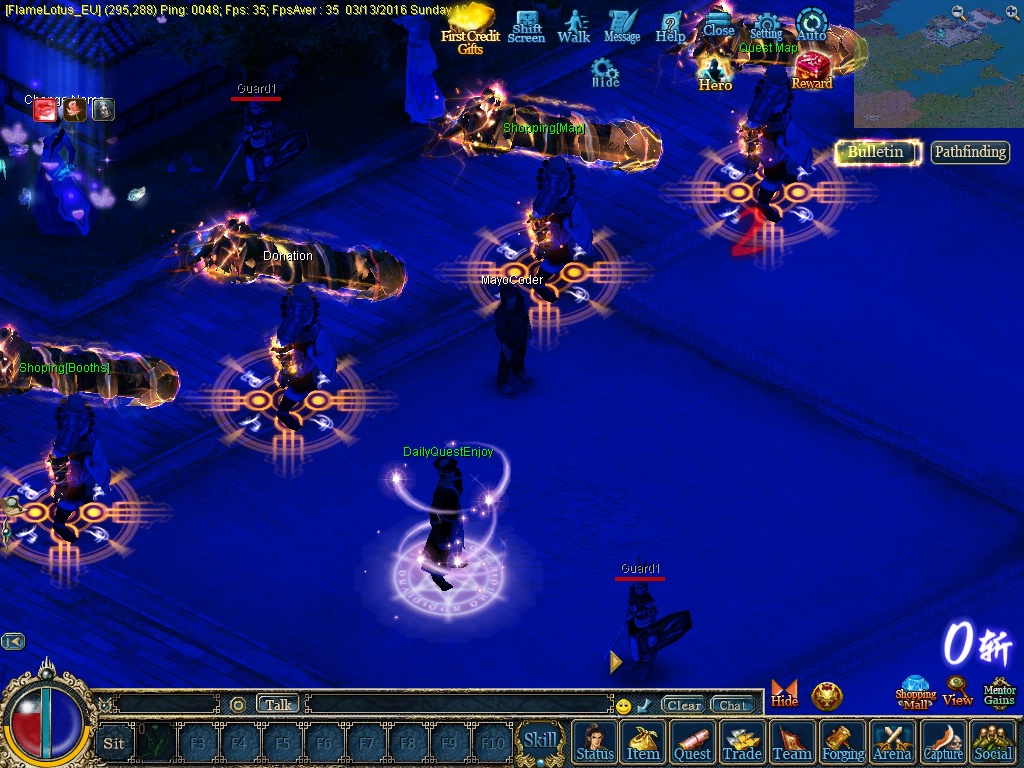Open the Quest log
Screen dimensions: 1024x768
pyautogui.click(x=692, y=742)
